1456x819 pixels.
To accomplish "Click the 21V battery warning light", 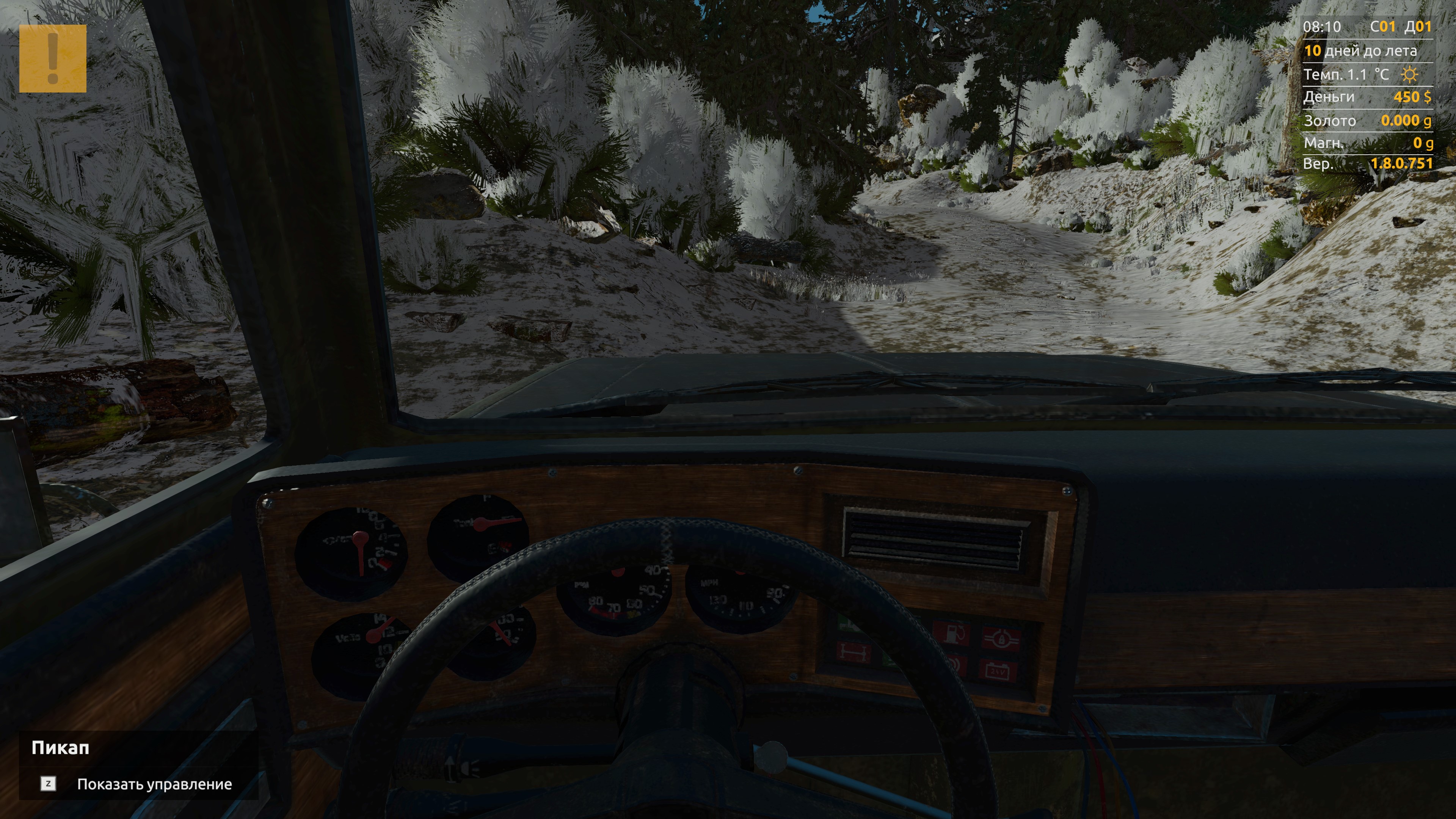I will pos(1001,670).
